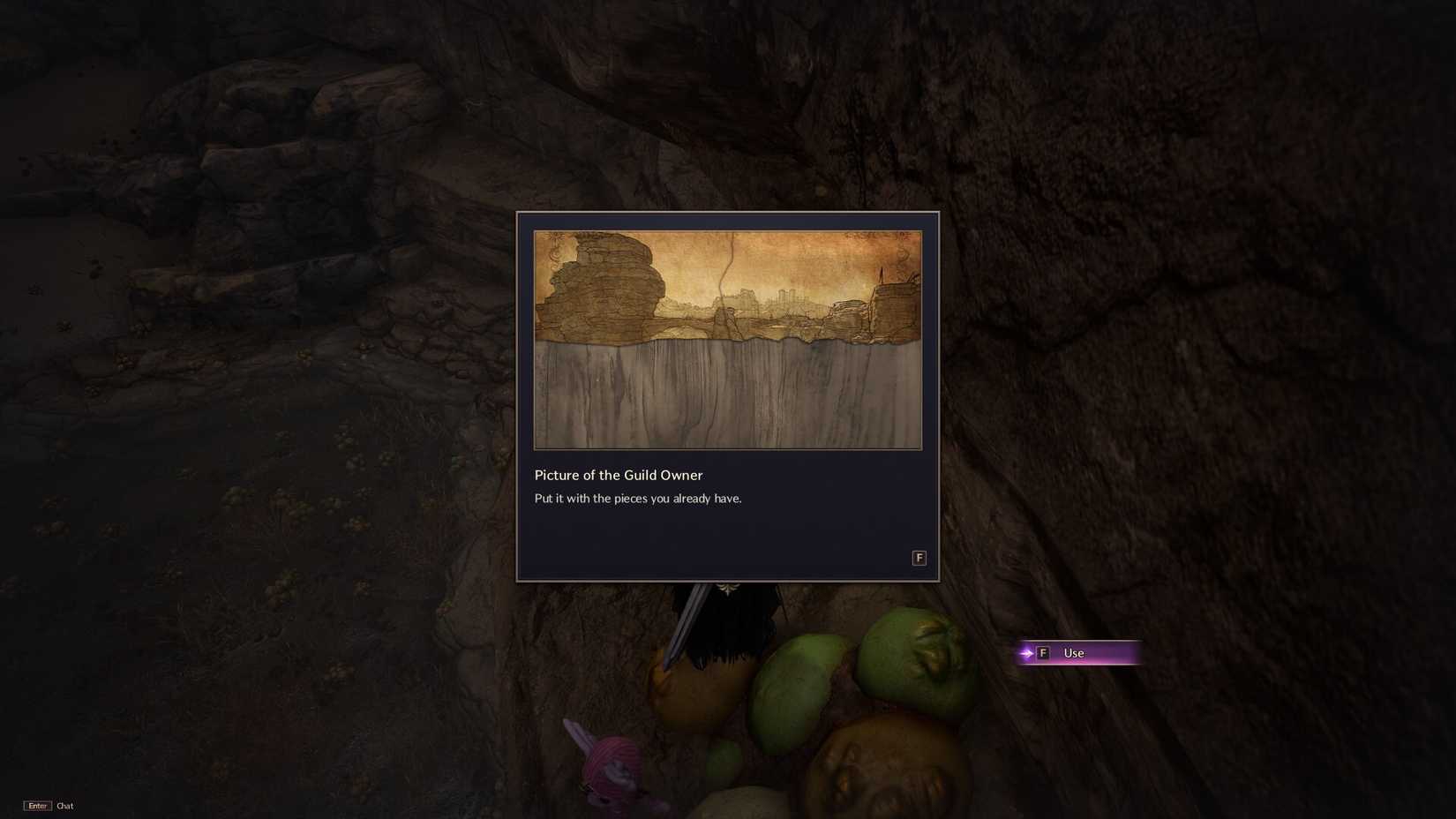The image size is (1456, 819).
Task: Activate the Use interaction prompt
Action: coord(1073,653)
